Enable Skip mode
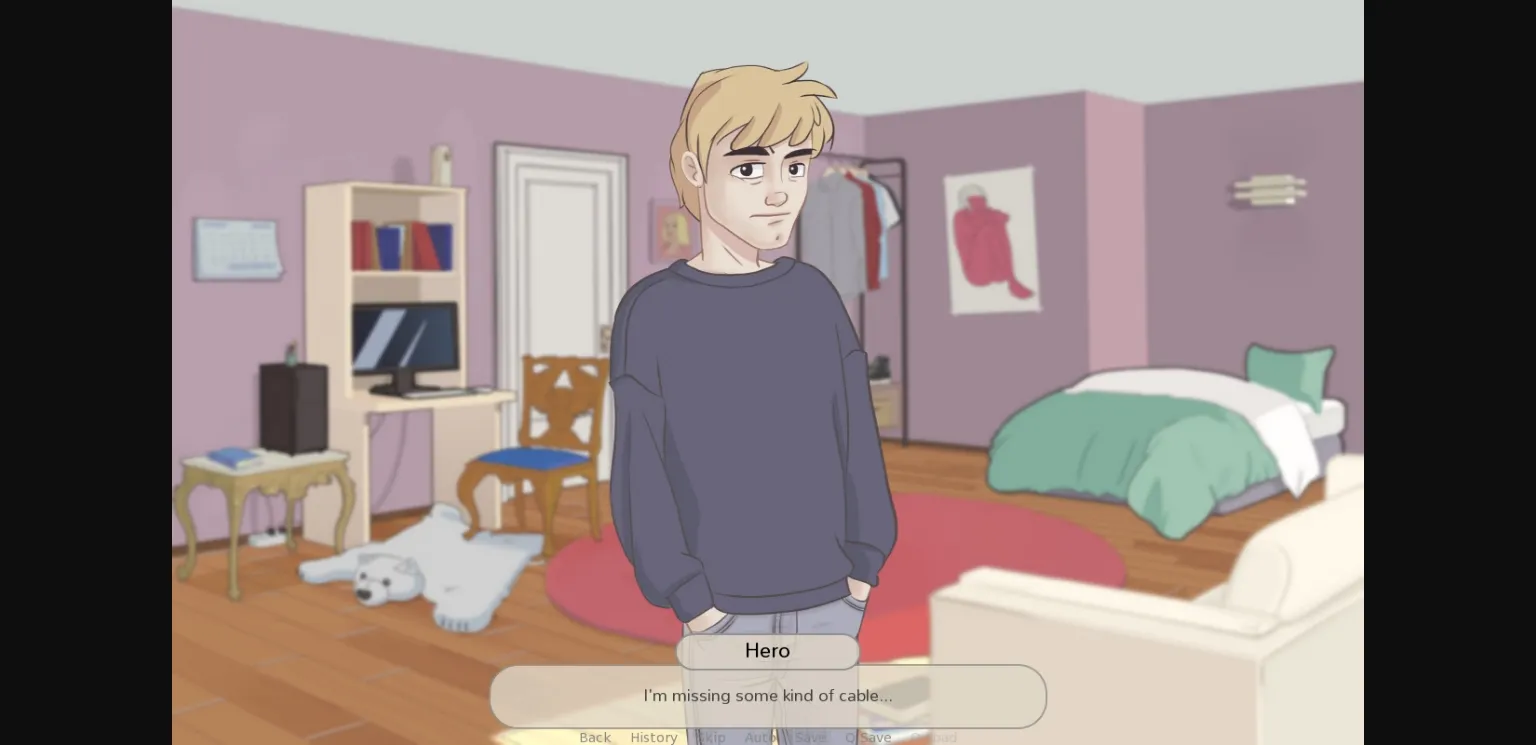 pyautogui.click(x=712, y=737)
